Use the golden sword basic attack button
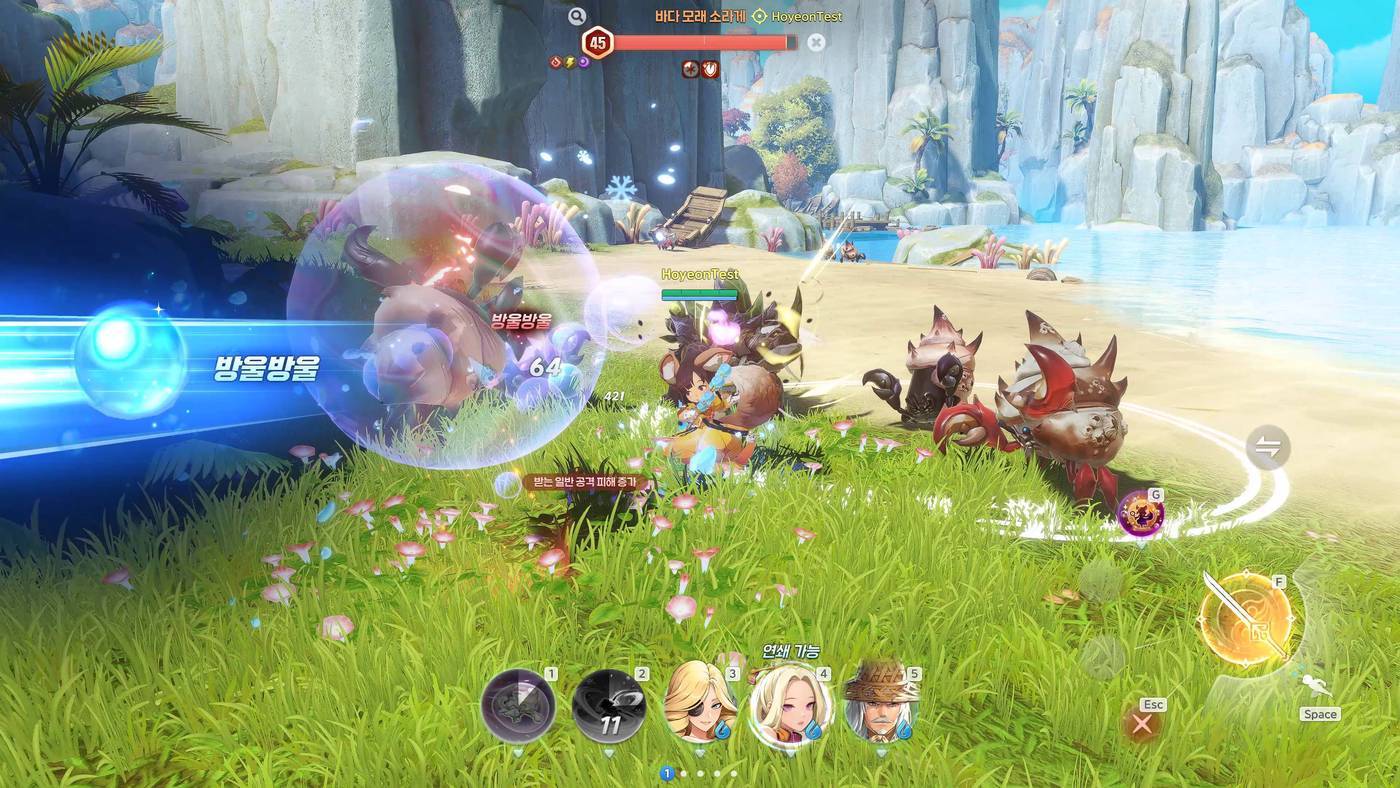This screenshot has height=788, width=1400. pos(1245,619)
